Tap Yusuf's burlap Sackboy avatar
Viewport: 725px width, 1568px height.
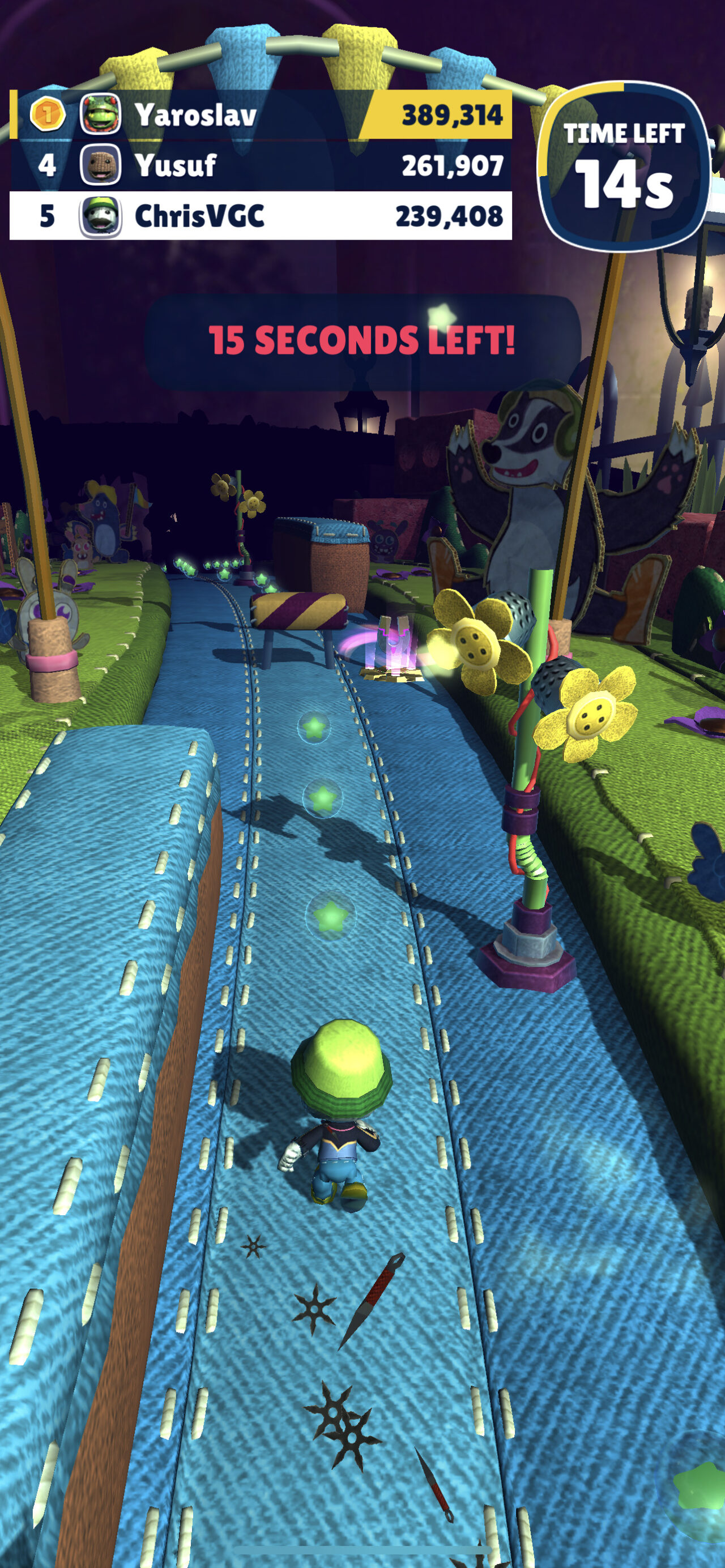pos(100,164)
